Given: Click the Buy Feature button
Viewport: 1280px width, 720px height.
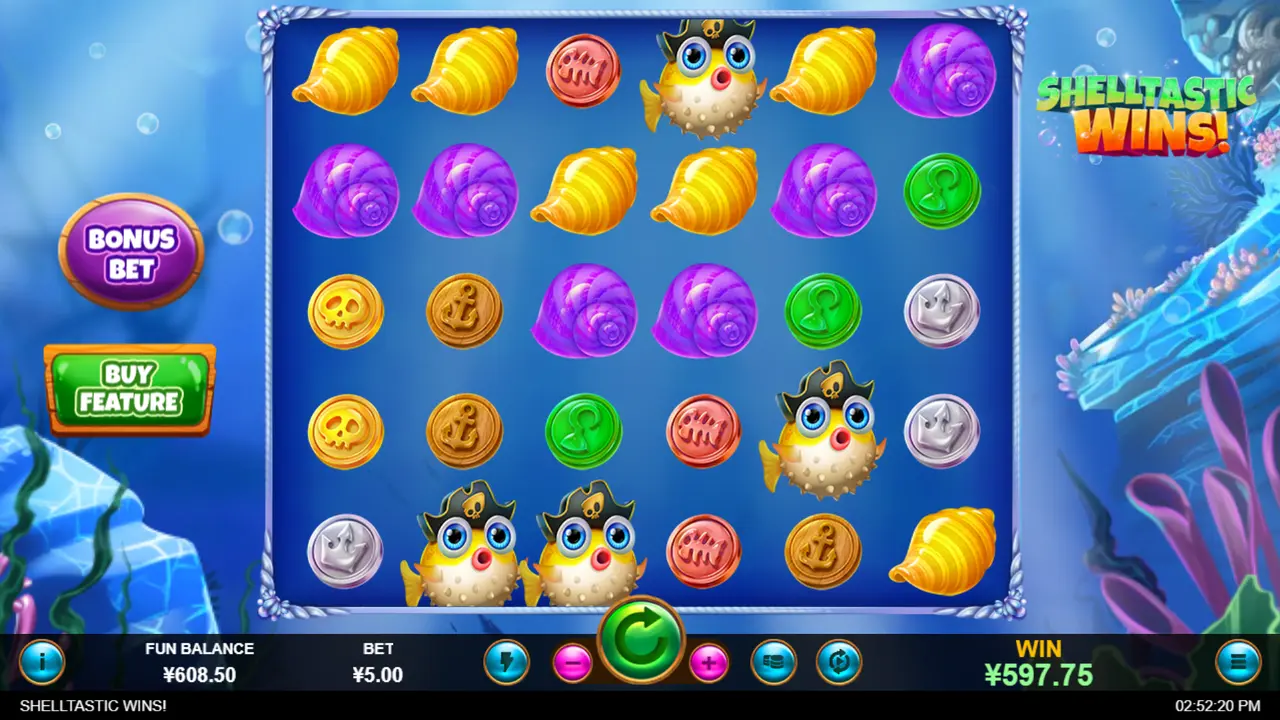Looking at the screenshot, I should coord(130,388).
